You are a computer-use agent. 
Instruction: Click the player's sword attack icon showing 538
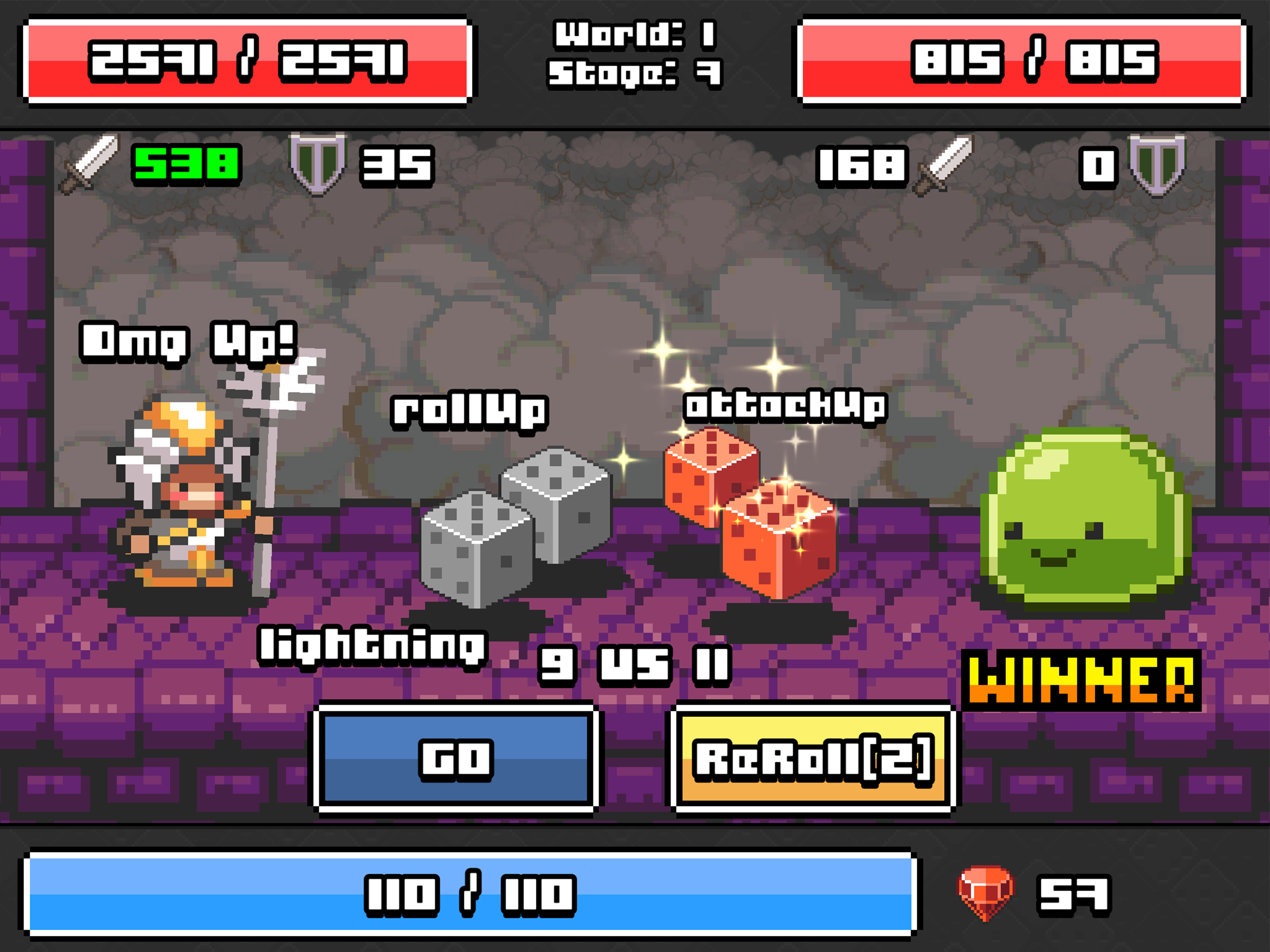(82, 167)
